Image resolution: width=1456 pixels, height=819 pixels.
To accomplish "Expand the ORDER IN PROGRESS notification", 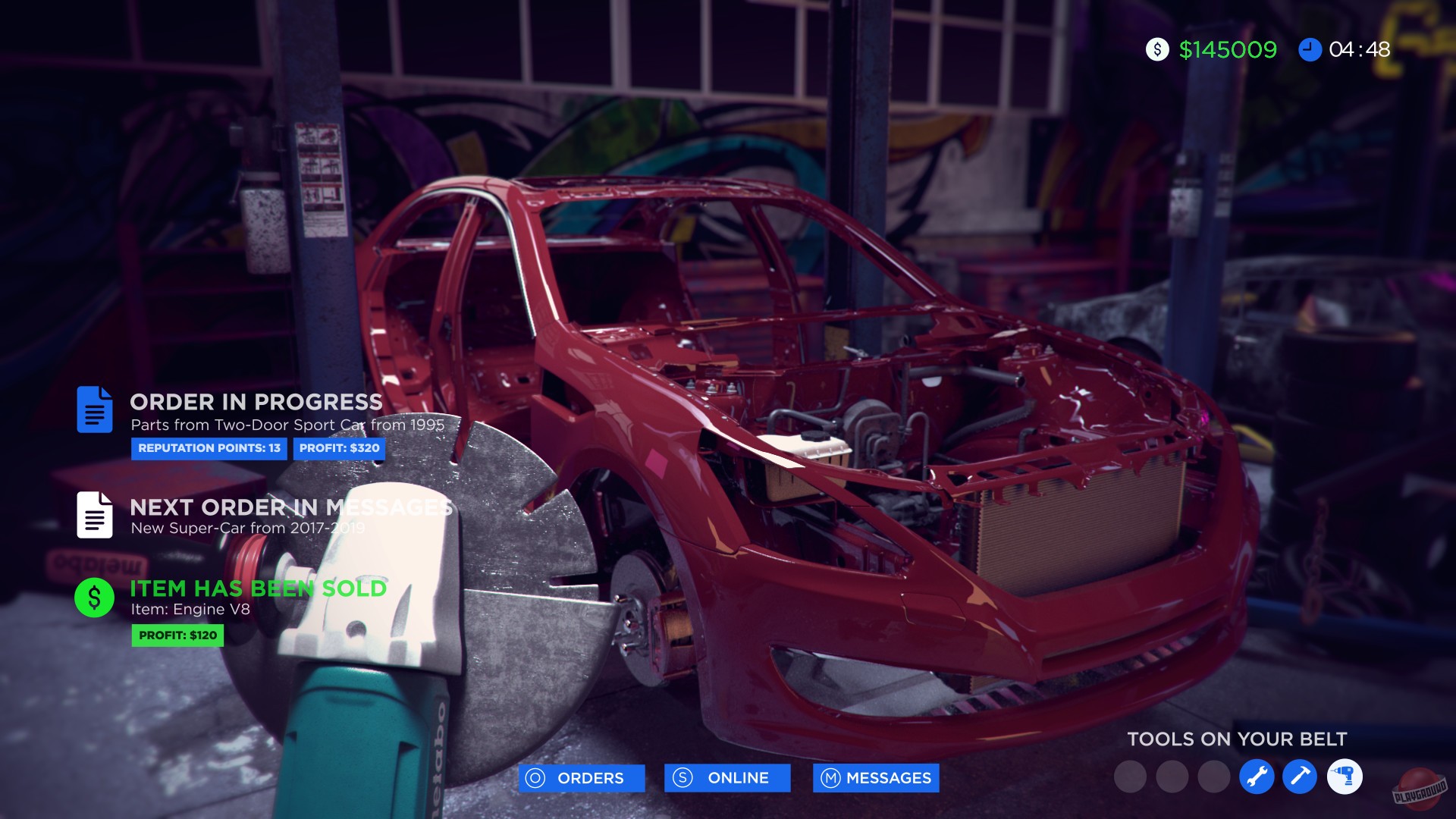I will 256,403.
